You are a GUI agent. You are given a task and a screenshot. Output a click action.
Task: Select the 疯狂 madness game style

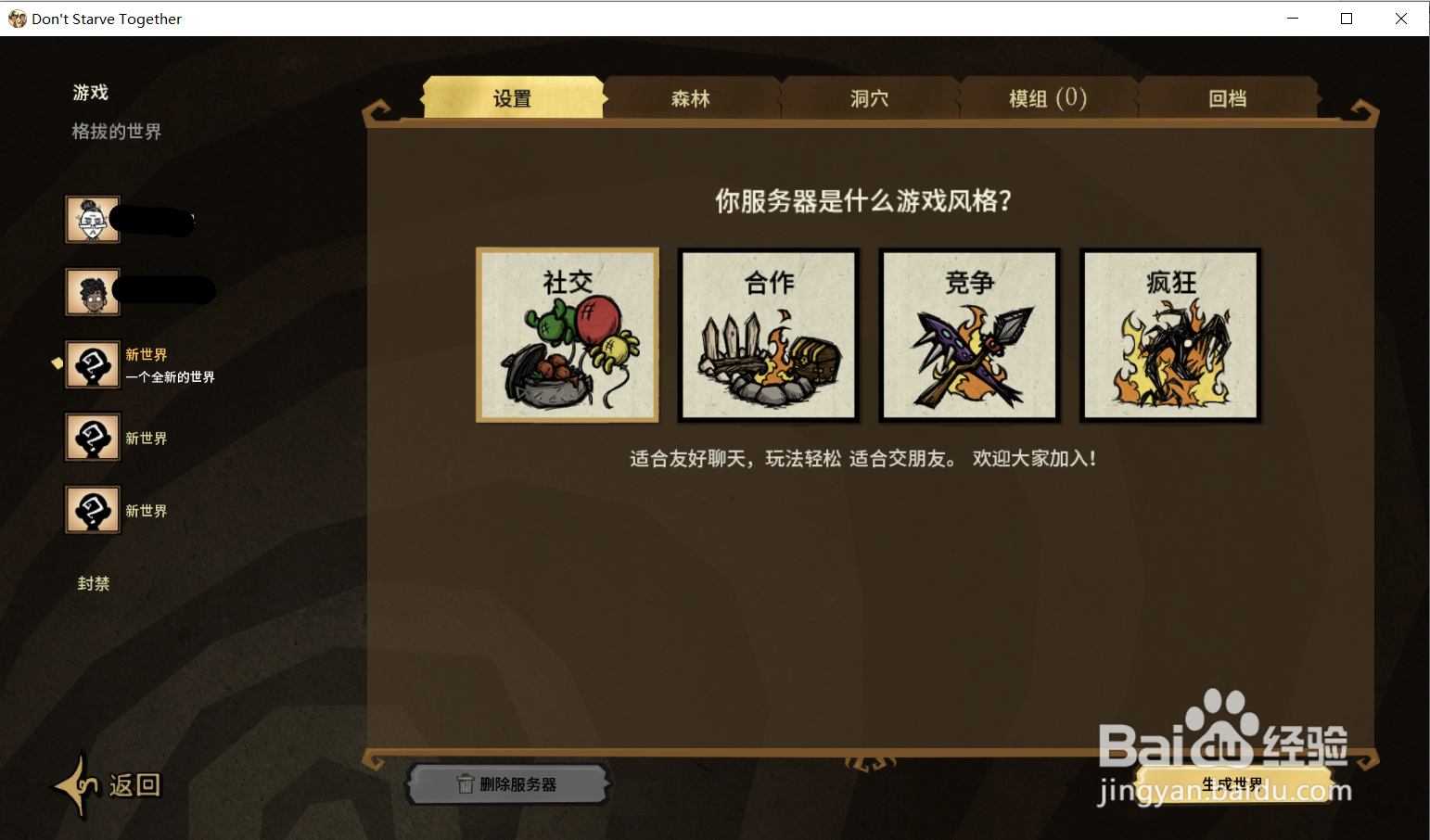[1169, 335]
